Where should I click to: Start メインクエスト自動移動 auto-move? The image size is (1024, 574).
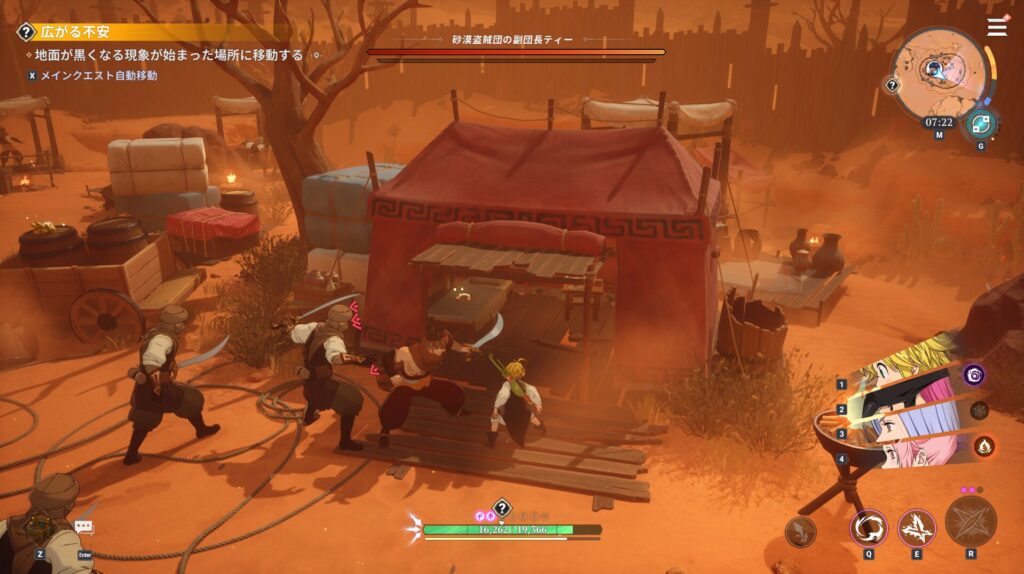(91, 75)
